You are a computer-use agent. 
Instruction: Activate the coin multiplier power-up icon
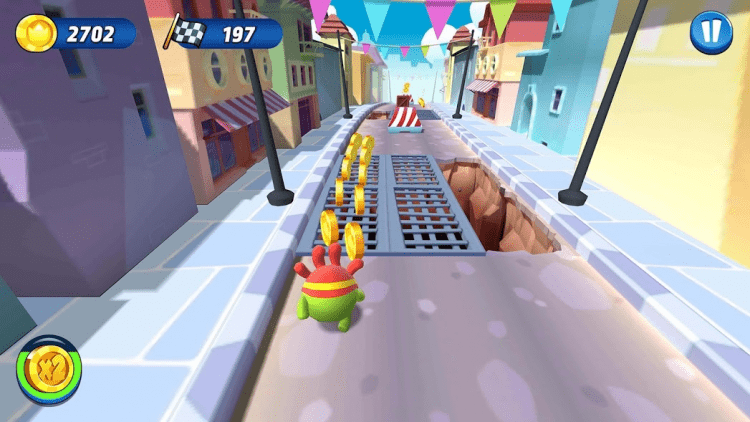coord(48,369)
